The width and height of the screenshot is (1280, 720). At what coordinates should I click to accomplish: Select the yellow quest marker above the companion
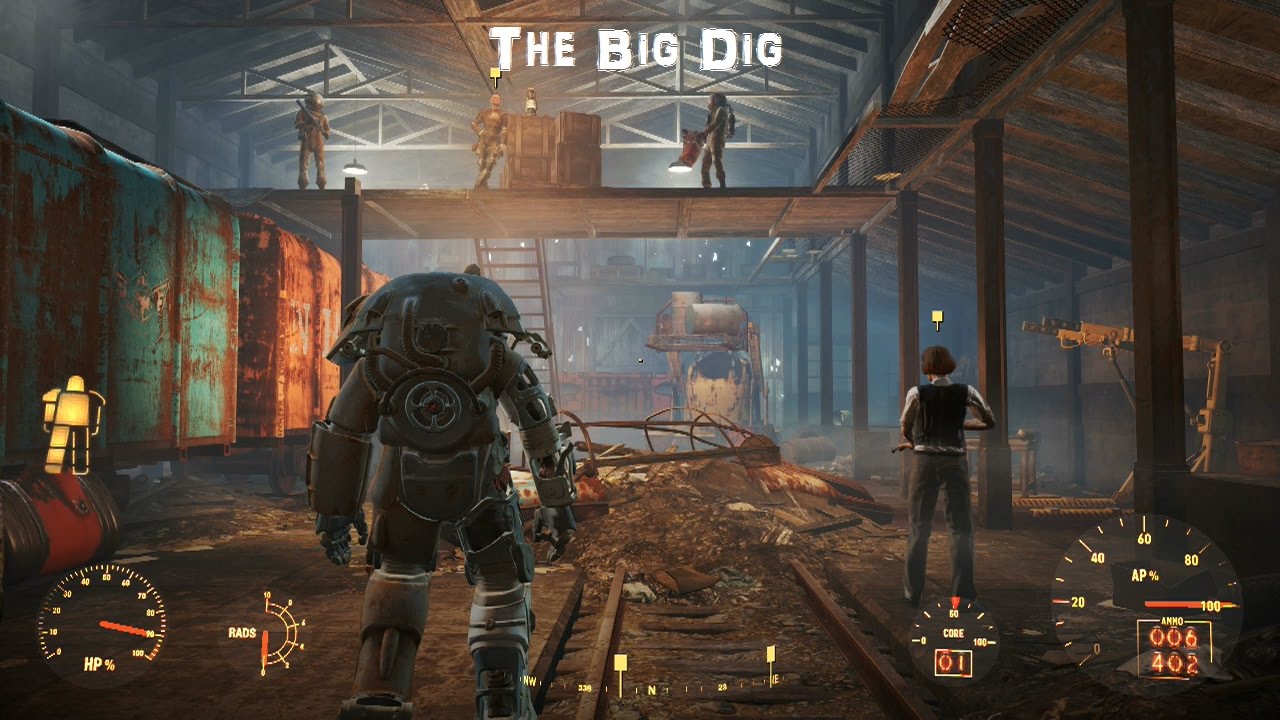point(936,318)
